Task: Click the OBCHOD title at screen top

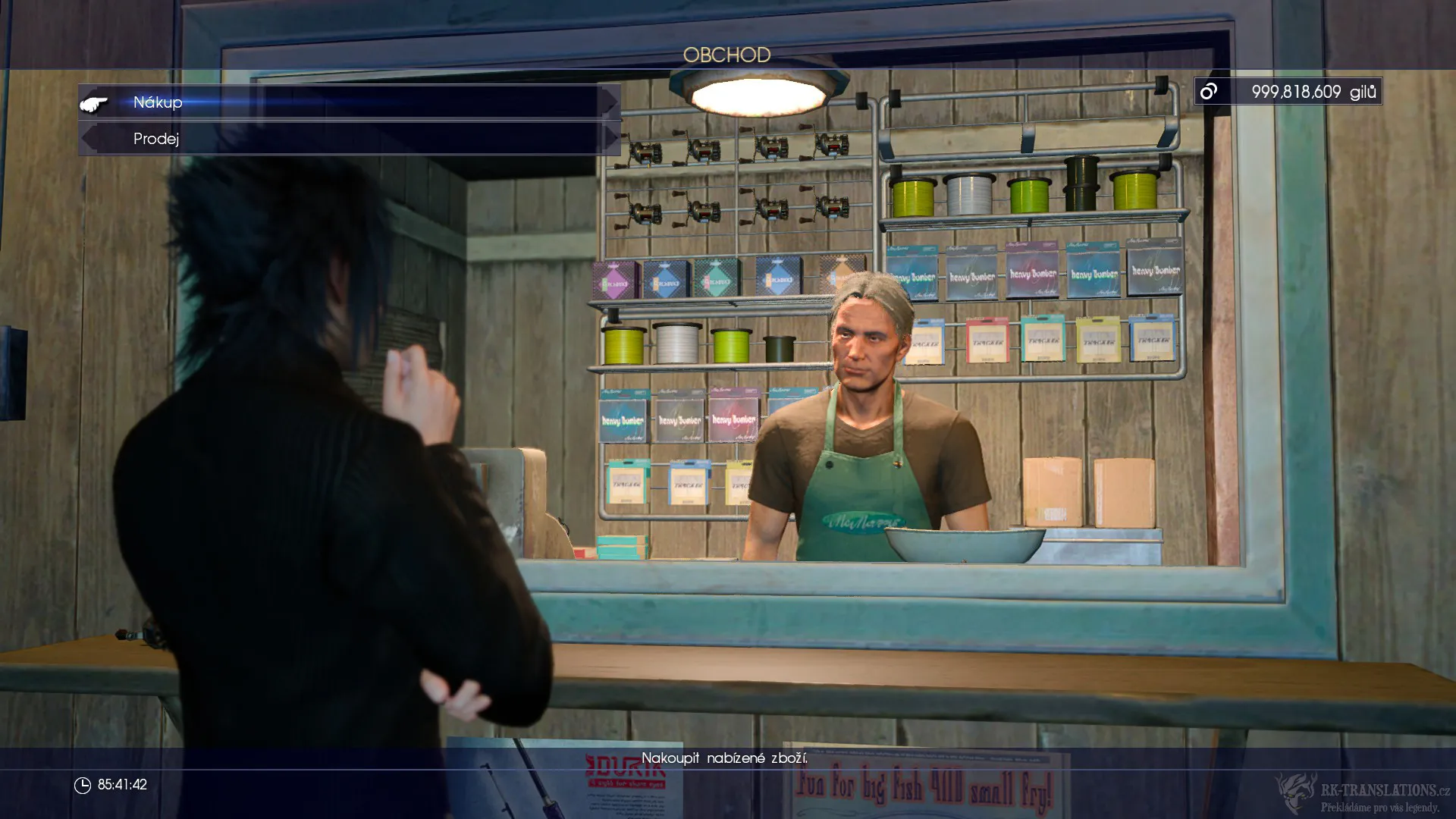Action: point(727,53)
